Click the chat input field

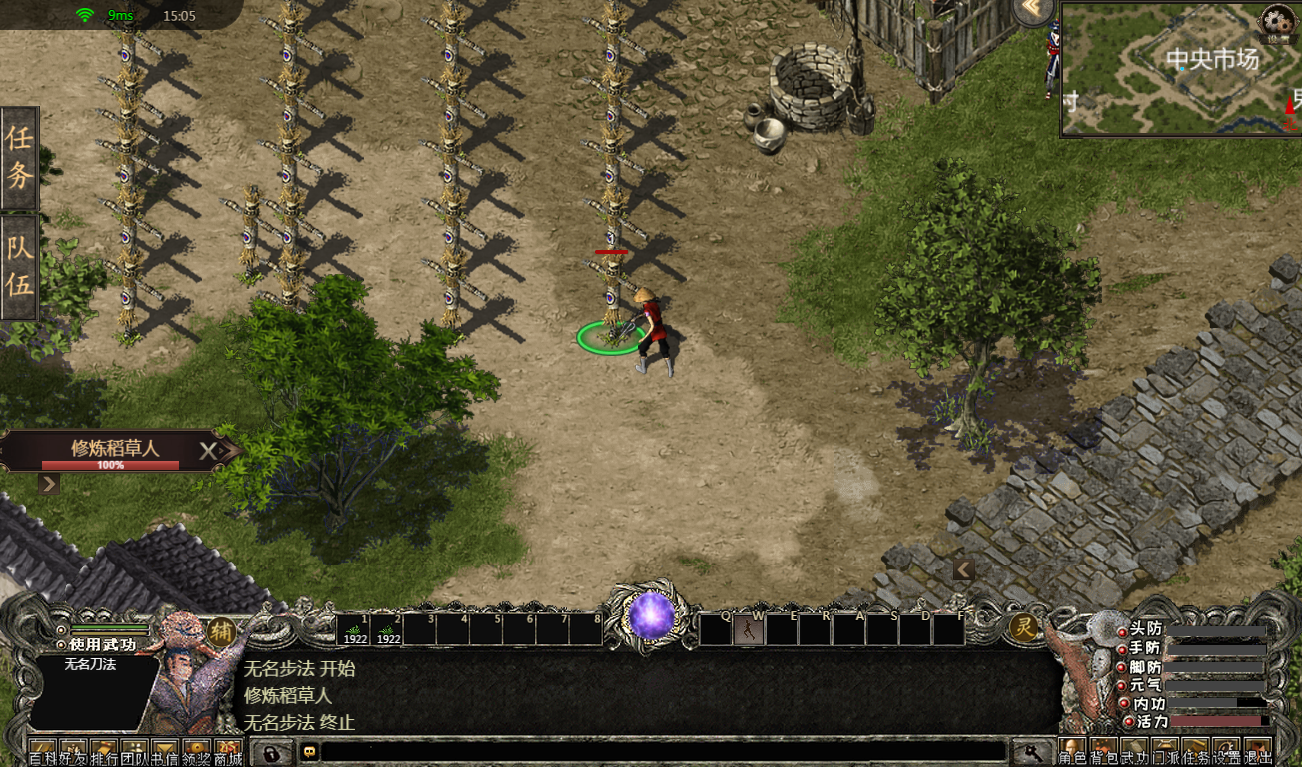(660, 751)
